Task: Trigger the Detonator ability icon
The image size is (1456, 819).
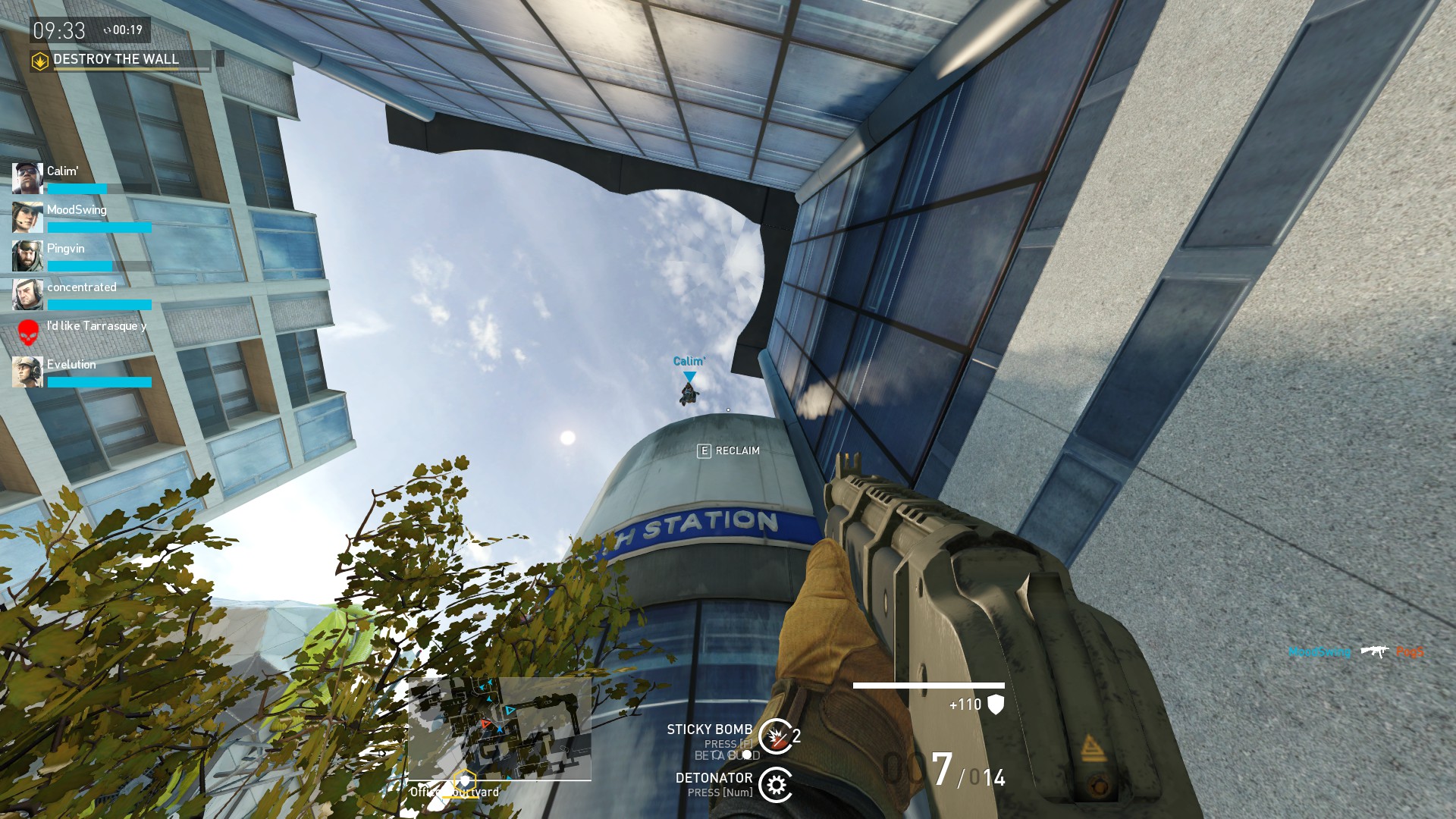Action: pyautogui.click(x=775, y=785)
